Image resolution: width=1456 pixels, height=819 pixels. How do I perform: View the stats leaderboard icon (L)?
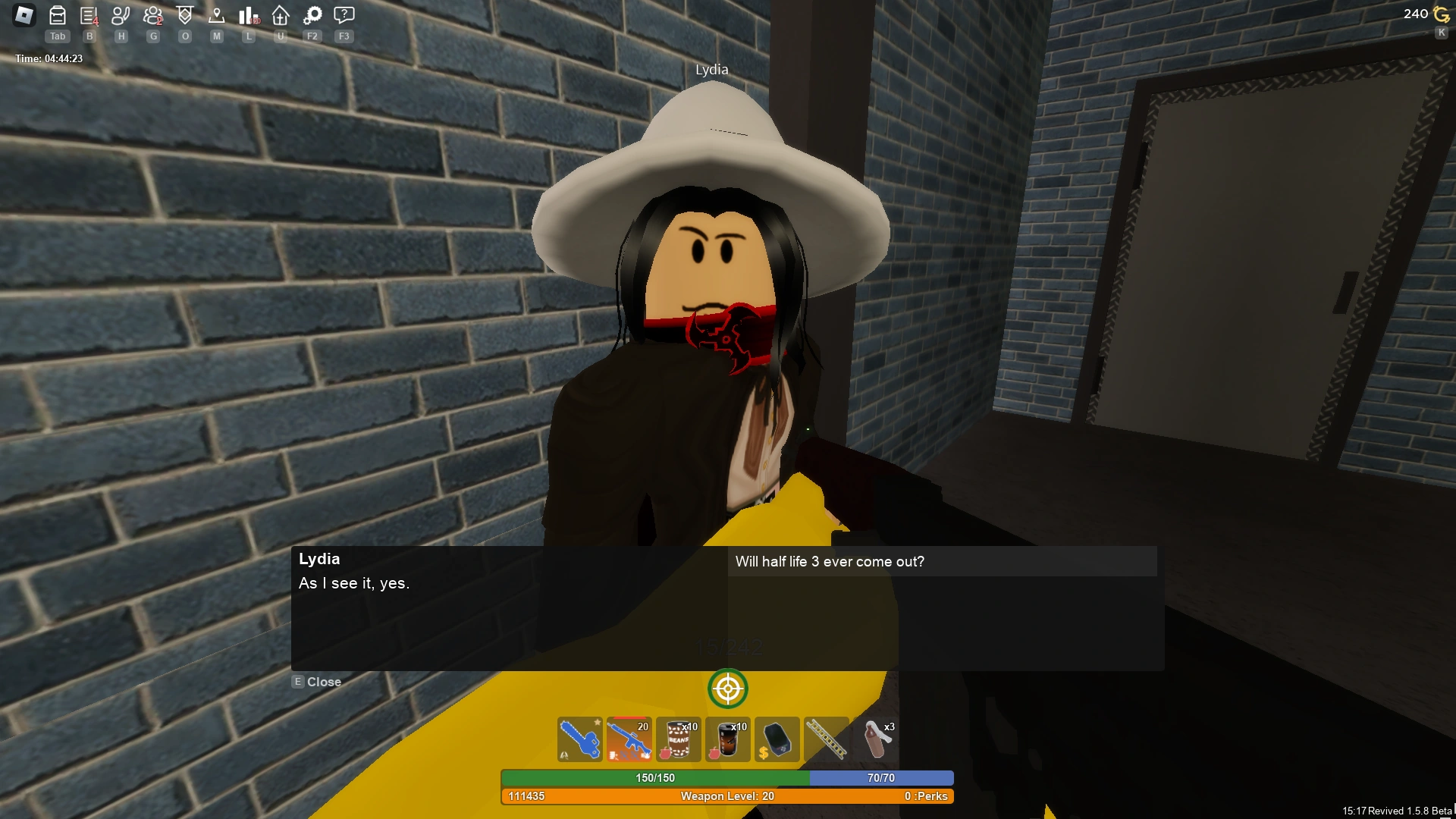pos(248,15)
